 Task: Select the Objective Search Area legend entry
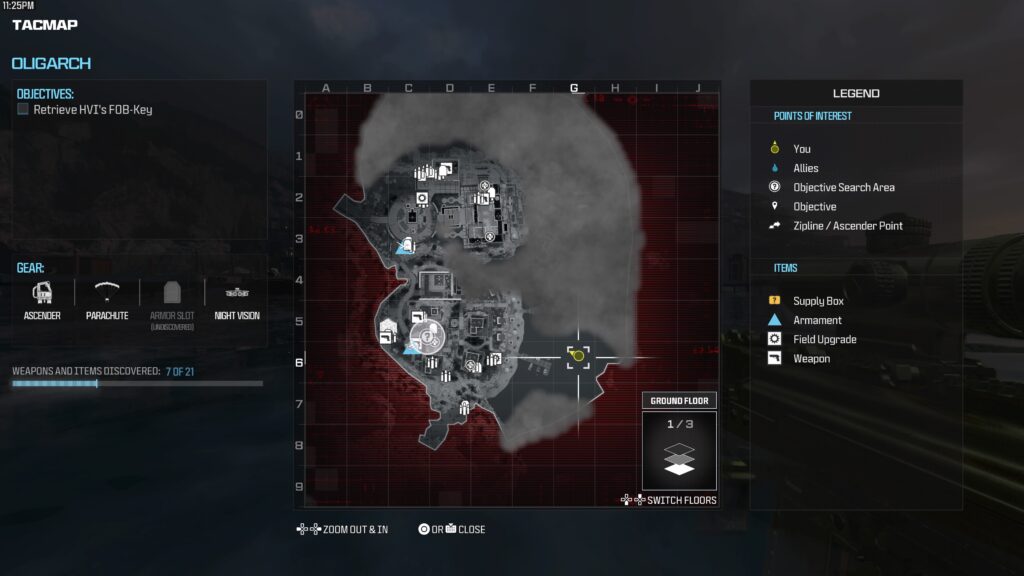click(x=843, y=187)
